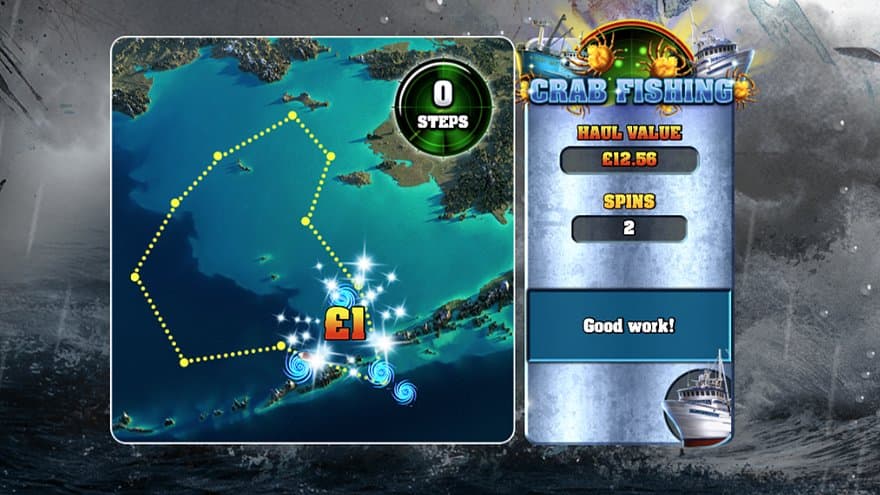880x495 pixels.
Task: Click the Crab Fishing title logo
Action: click(x=630, y=91)
